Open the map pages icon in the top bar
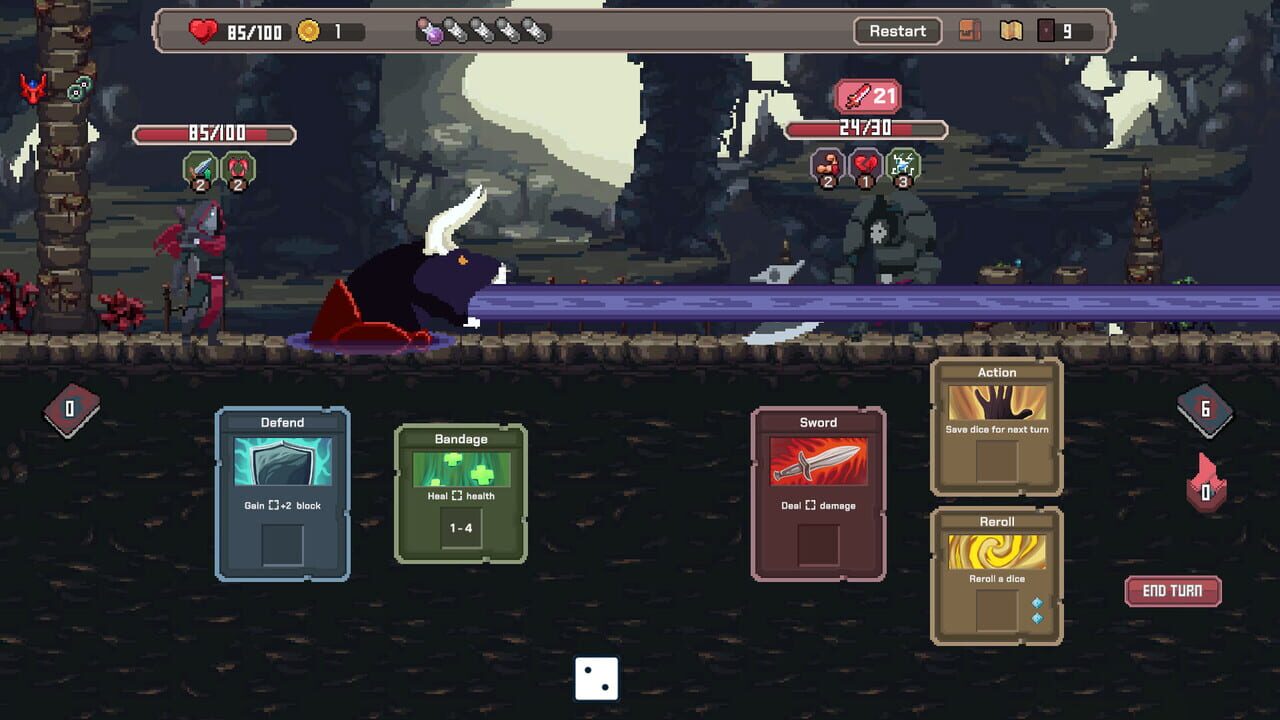Image resolution: width=1280 pixels, height=720 pixels. click(1009, 31)
